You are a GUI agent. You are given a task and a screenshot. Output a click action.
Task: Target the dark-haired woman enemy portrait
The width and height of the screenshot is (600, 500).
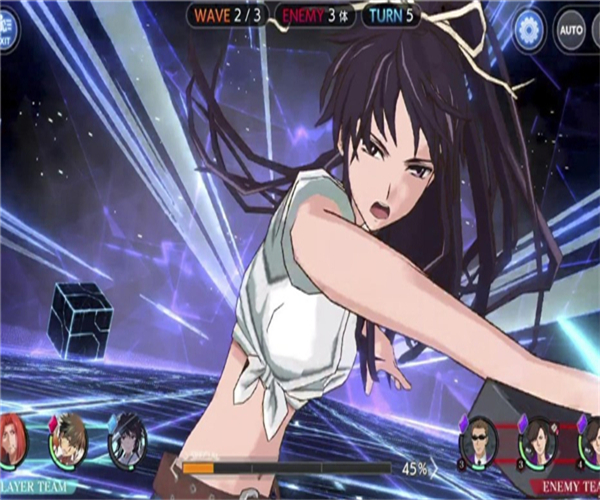pyautogui.click(x=538, y=439)
